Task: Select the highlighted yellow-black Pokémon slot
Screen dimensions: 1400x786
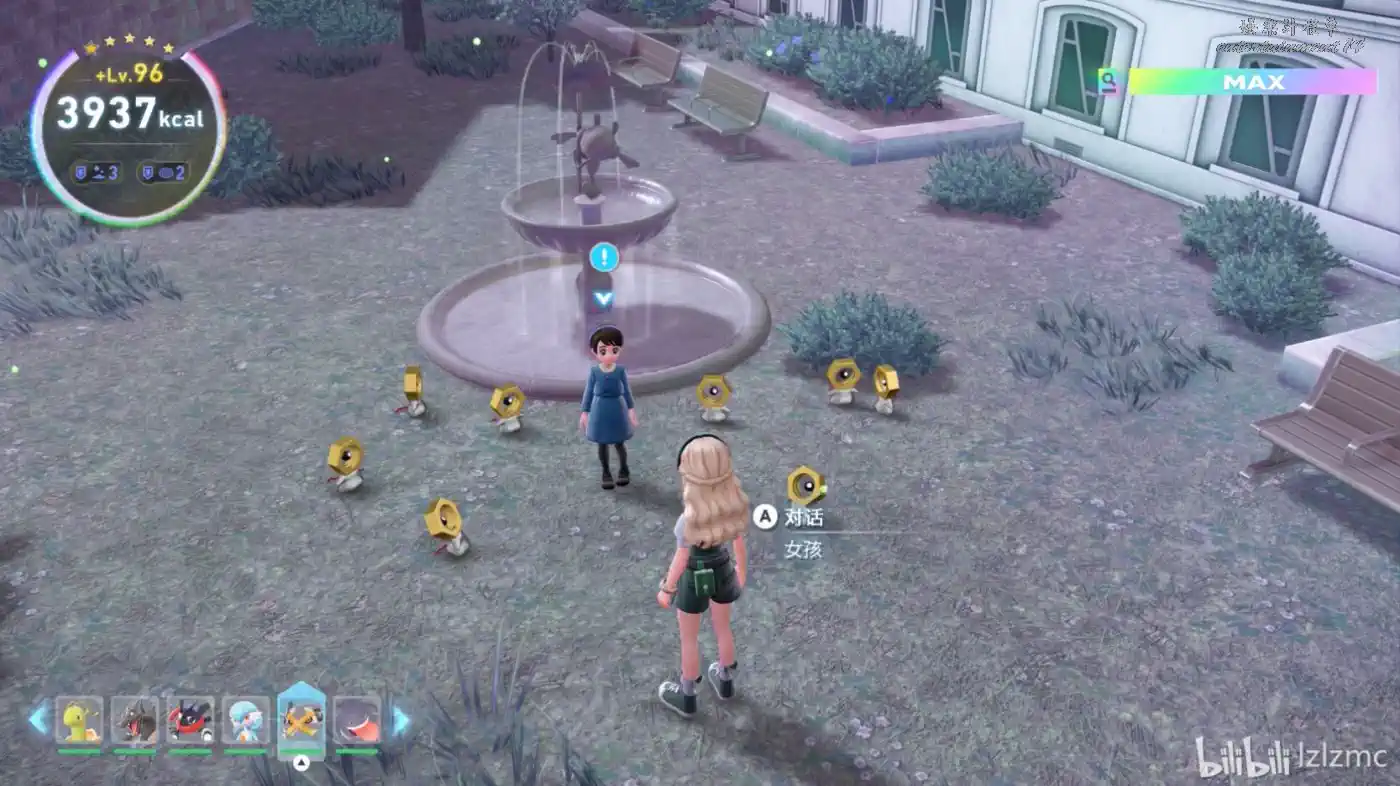Action: 301,718
